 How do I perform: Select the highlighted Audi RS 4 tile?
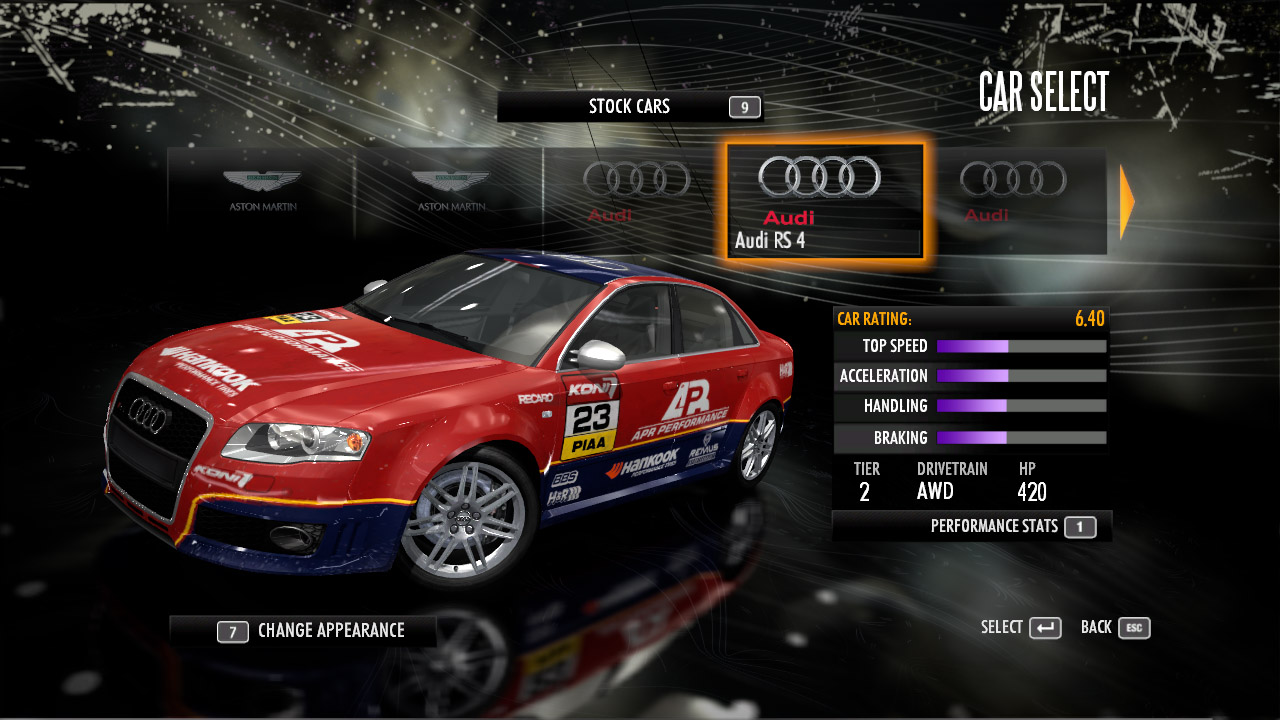click(825, 201)
